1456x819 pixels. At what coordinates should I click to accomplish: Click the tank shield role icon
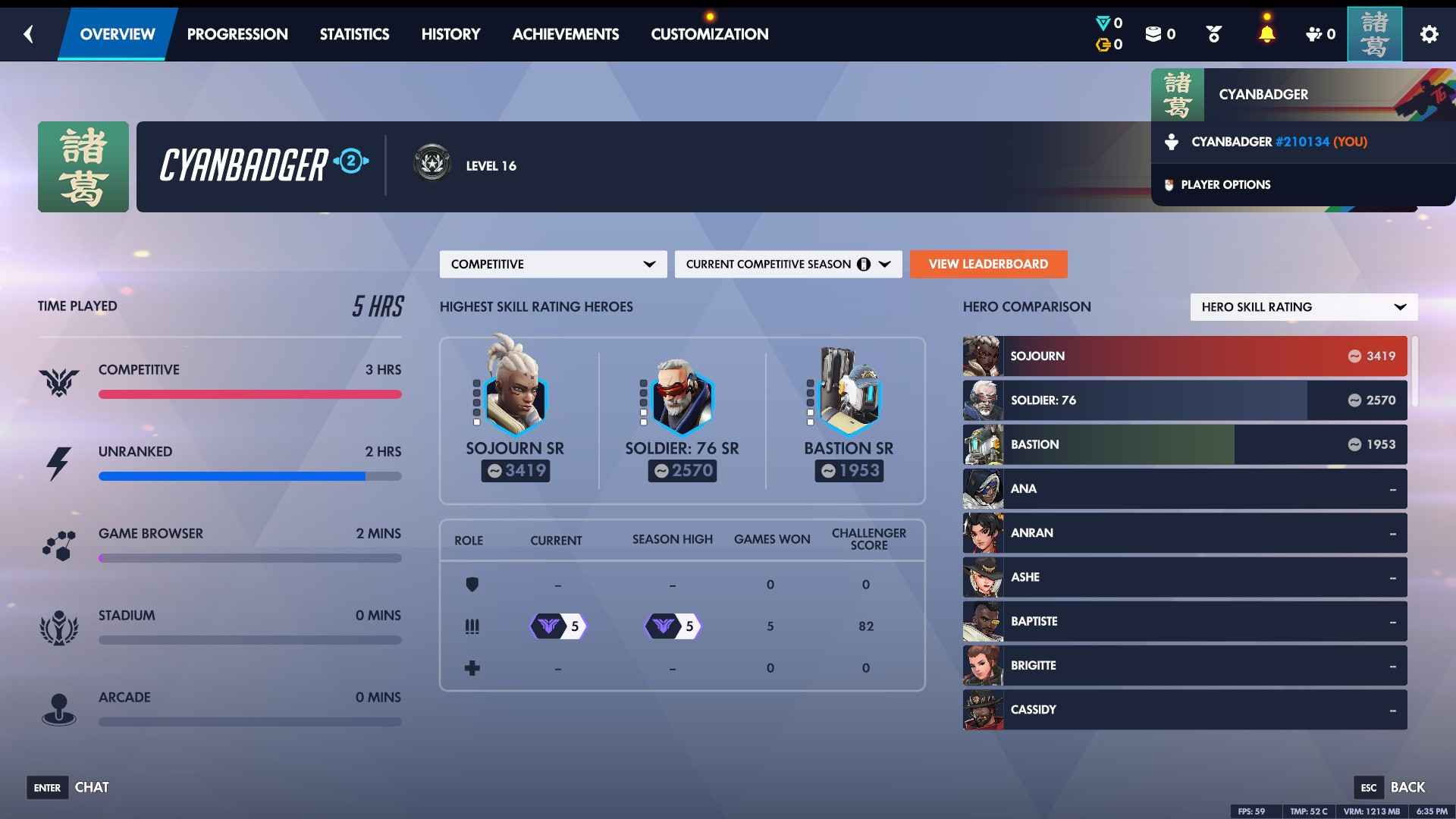[x=472, y=585]
